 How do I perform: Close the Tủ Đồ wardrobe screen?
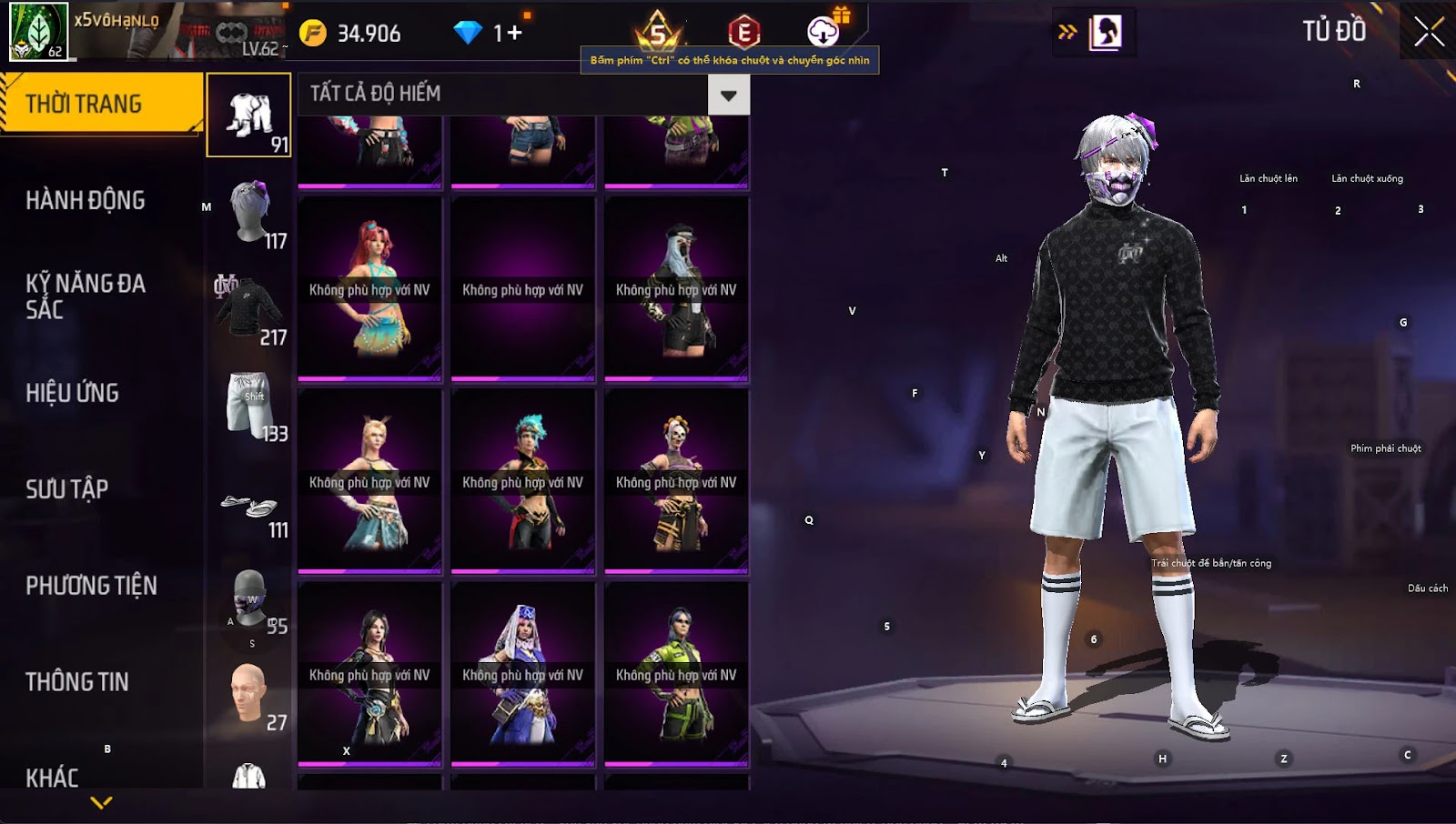[x=1428, y=33]
